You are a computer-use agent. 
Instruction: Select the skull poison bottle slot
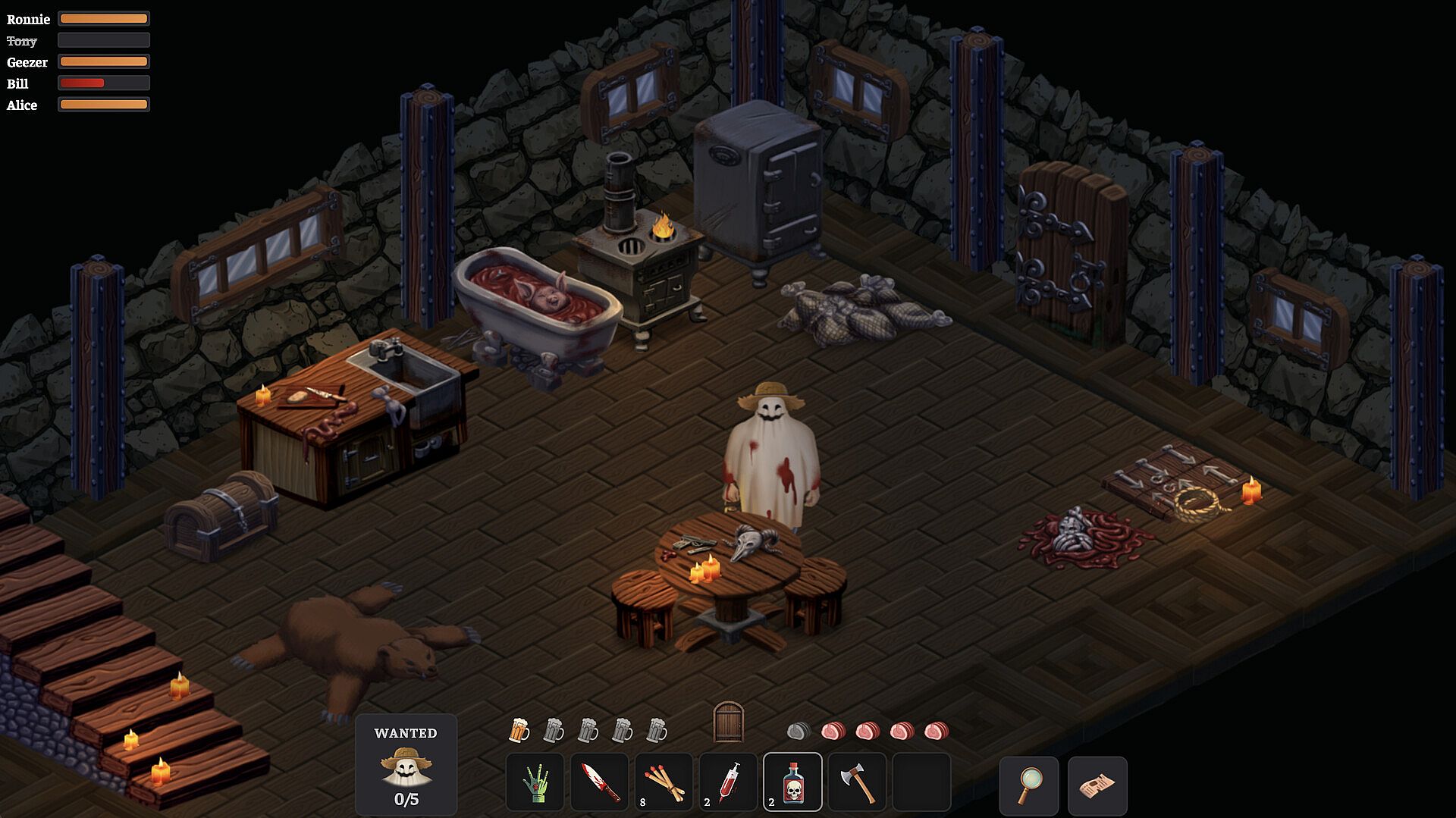click(792, 782)
